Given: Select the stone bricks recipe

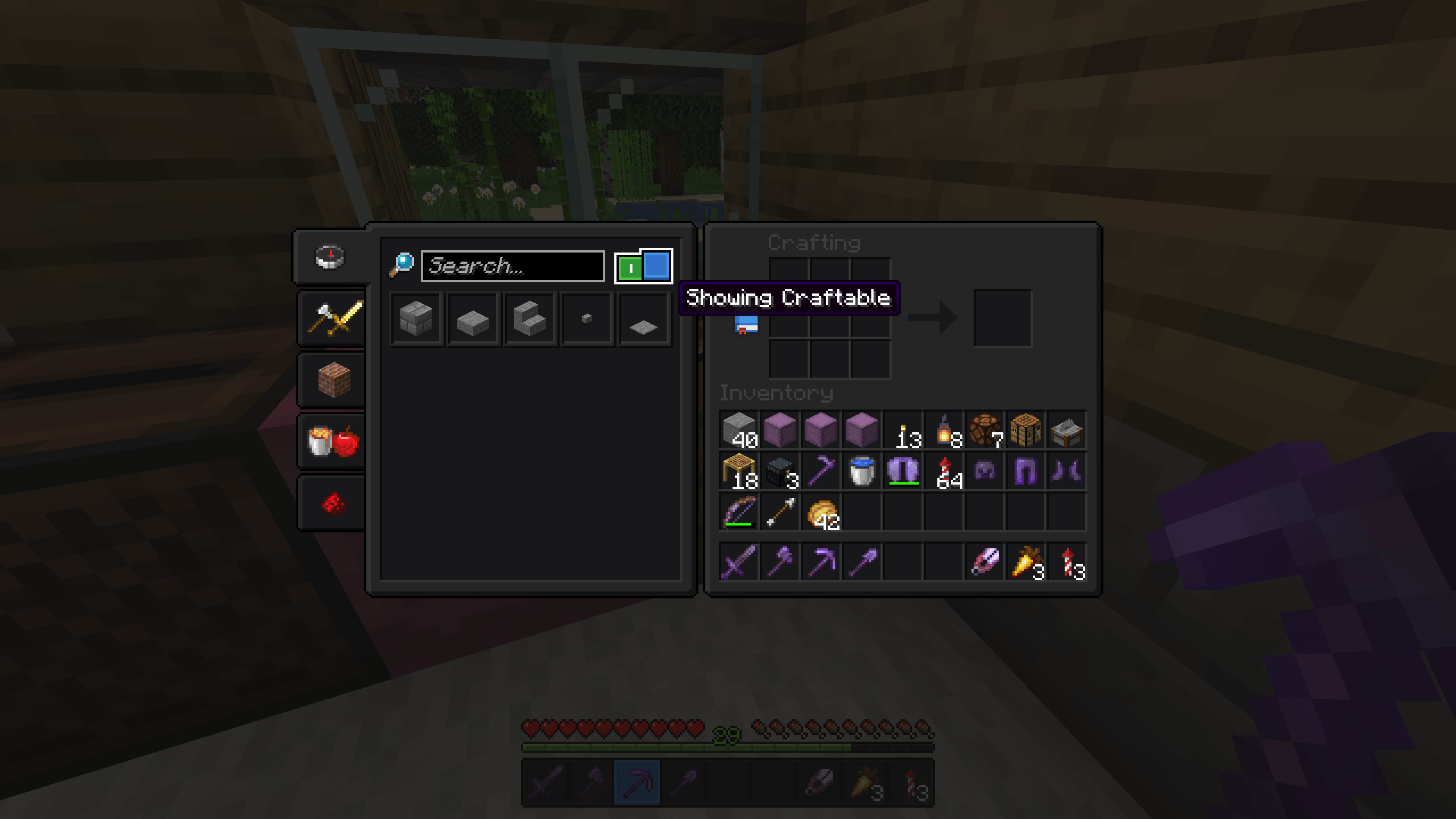Looking at the screenshot, I should tap(416, 318).
